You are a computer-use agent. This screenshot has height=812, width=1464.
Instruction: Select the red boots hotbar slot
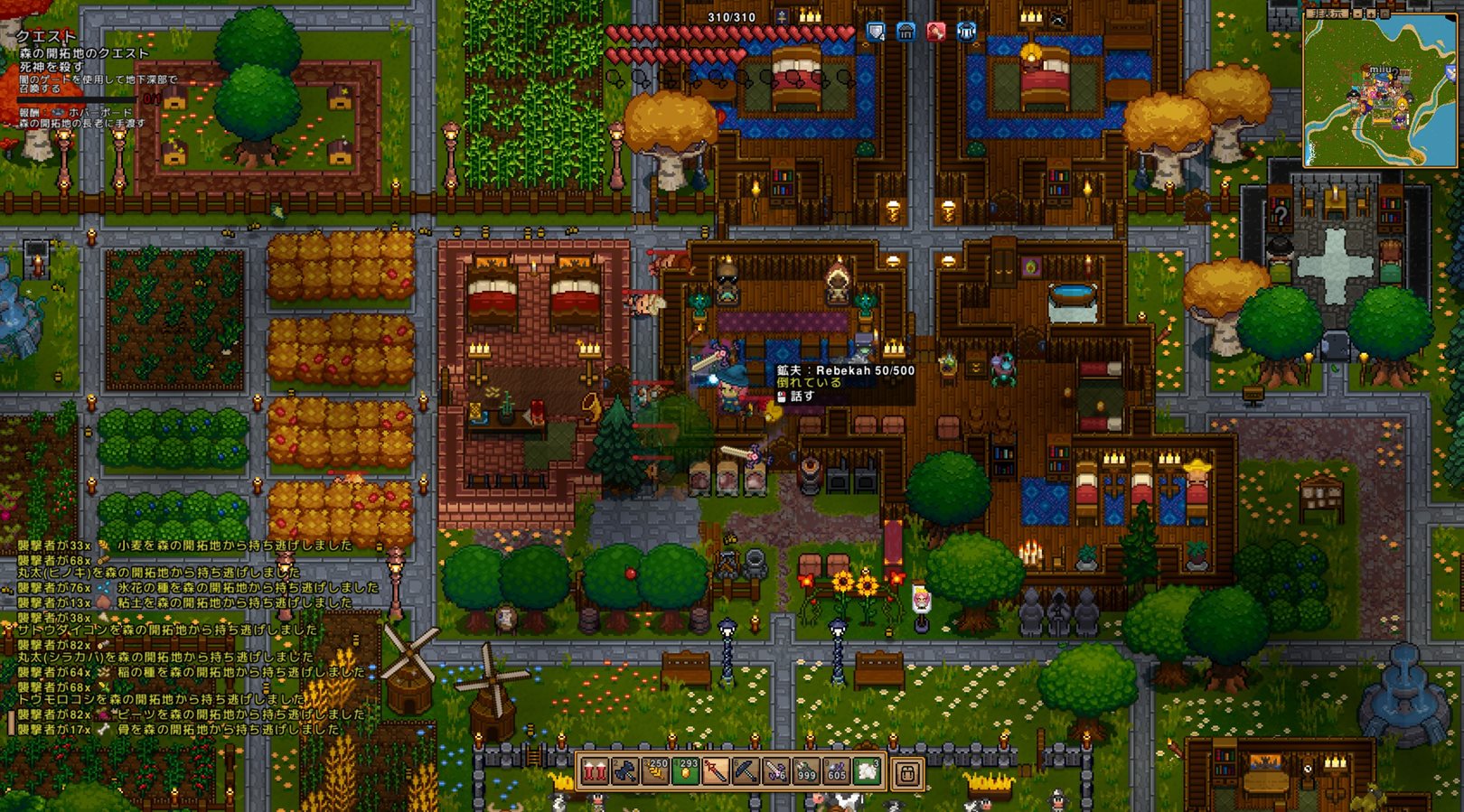coord(595,772)
